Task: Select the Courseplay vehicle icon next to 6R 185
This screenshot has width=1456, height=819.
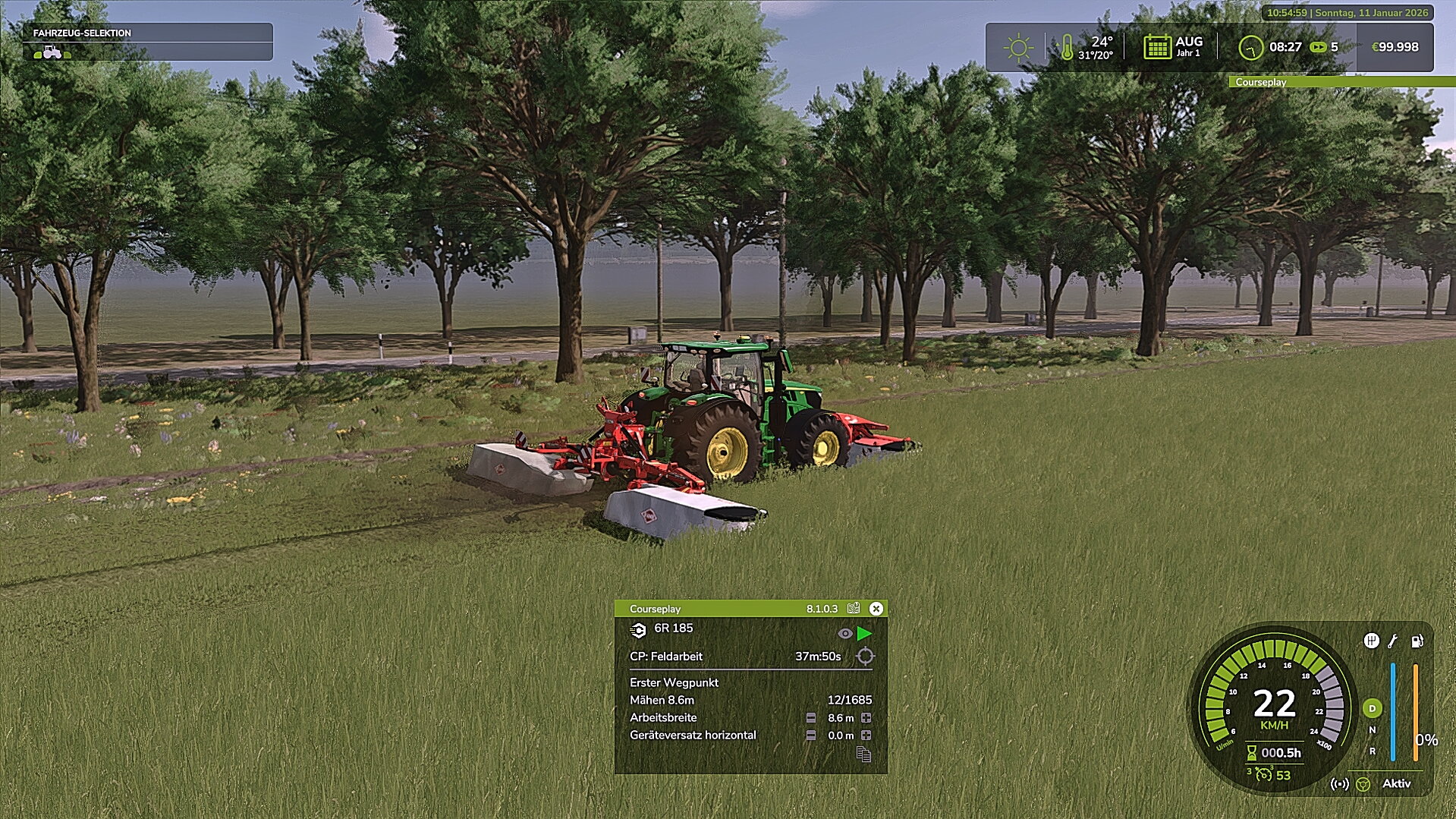Action: tap(640, 629)
